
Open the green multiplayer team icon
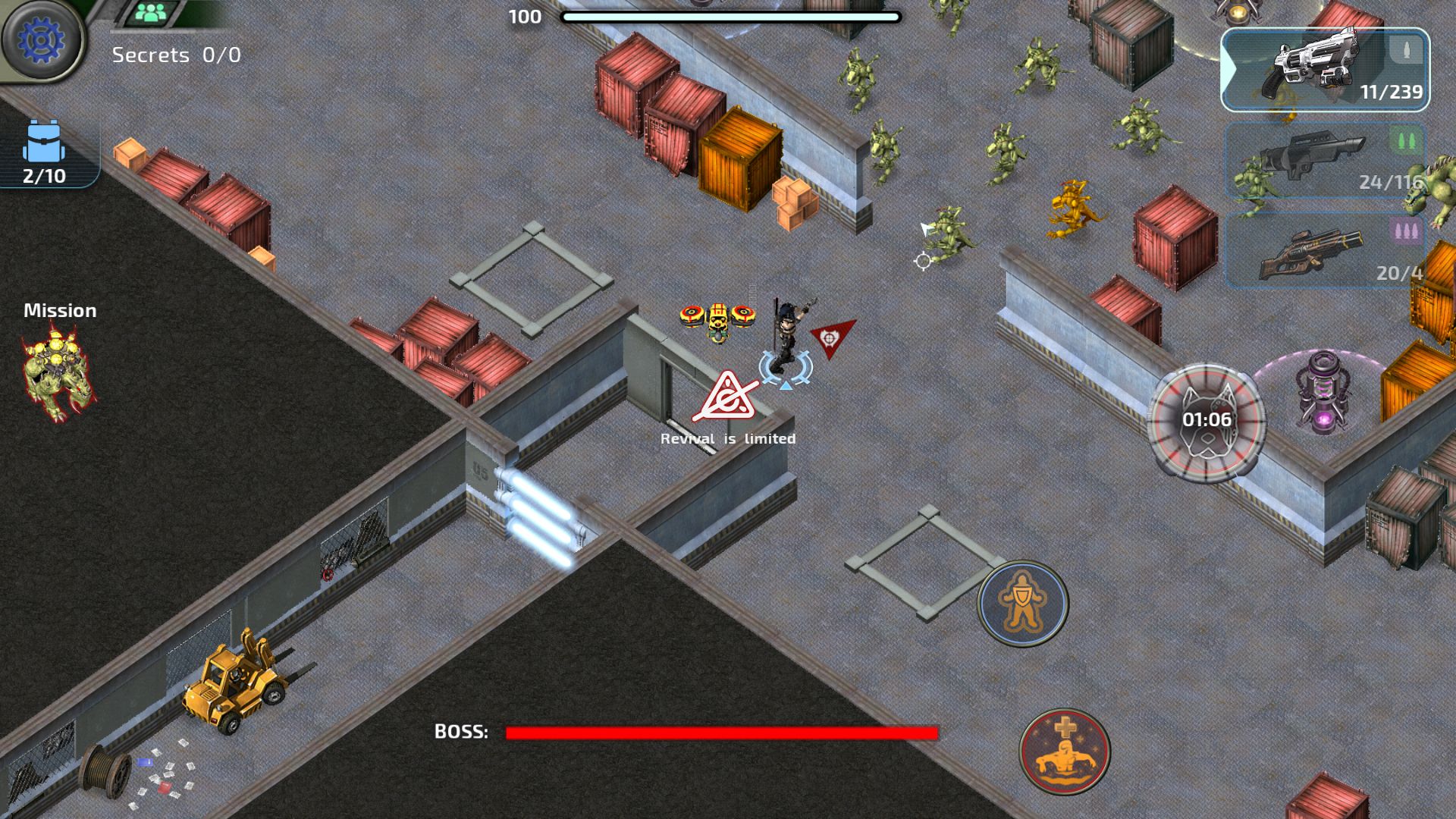pyautogui.click(x=153, y=13)
